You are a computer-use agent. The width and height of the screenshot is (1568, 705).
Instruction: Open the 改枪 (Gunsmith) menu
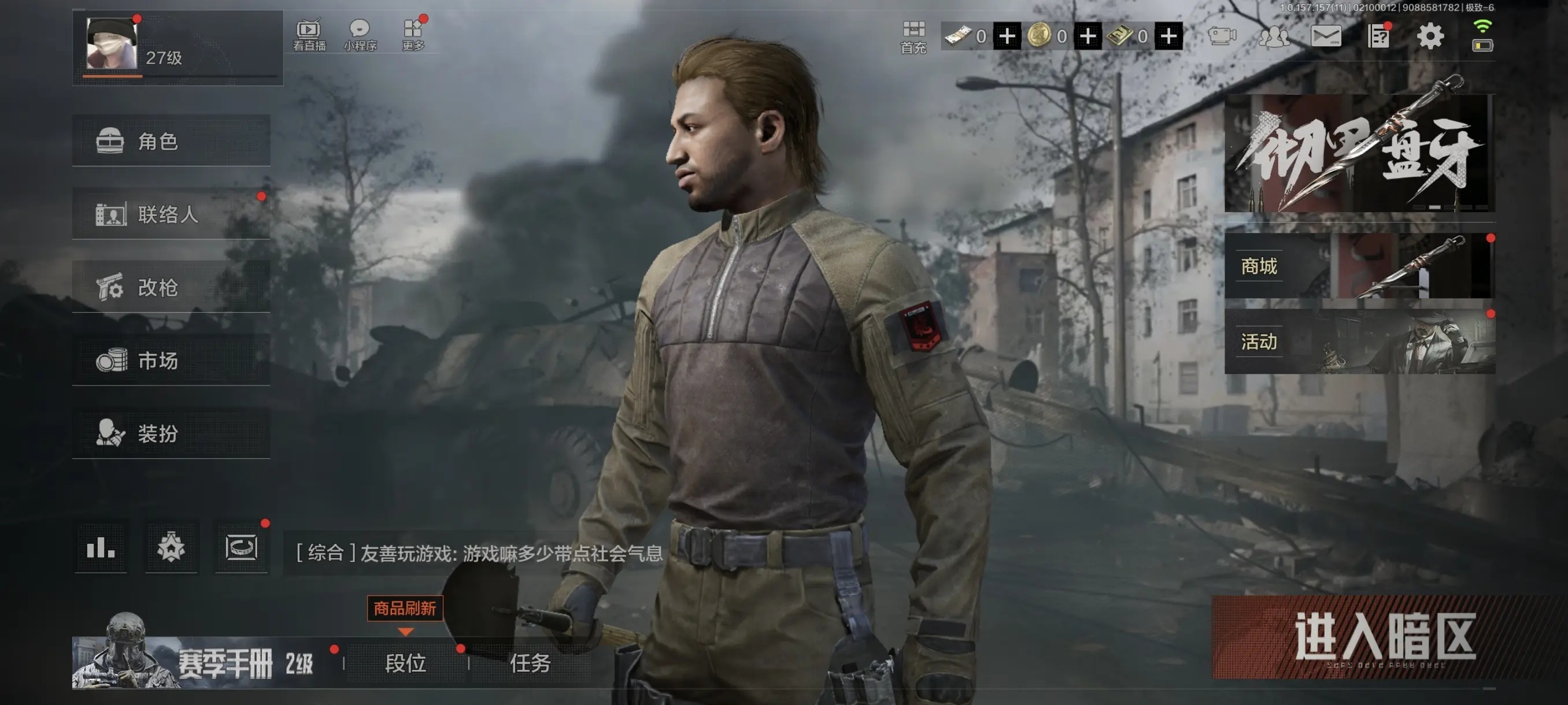(x=171, y=287)
